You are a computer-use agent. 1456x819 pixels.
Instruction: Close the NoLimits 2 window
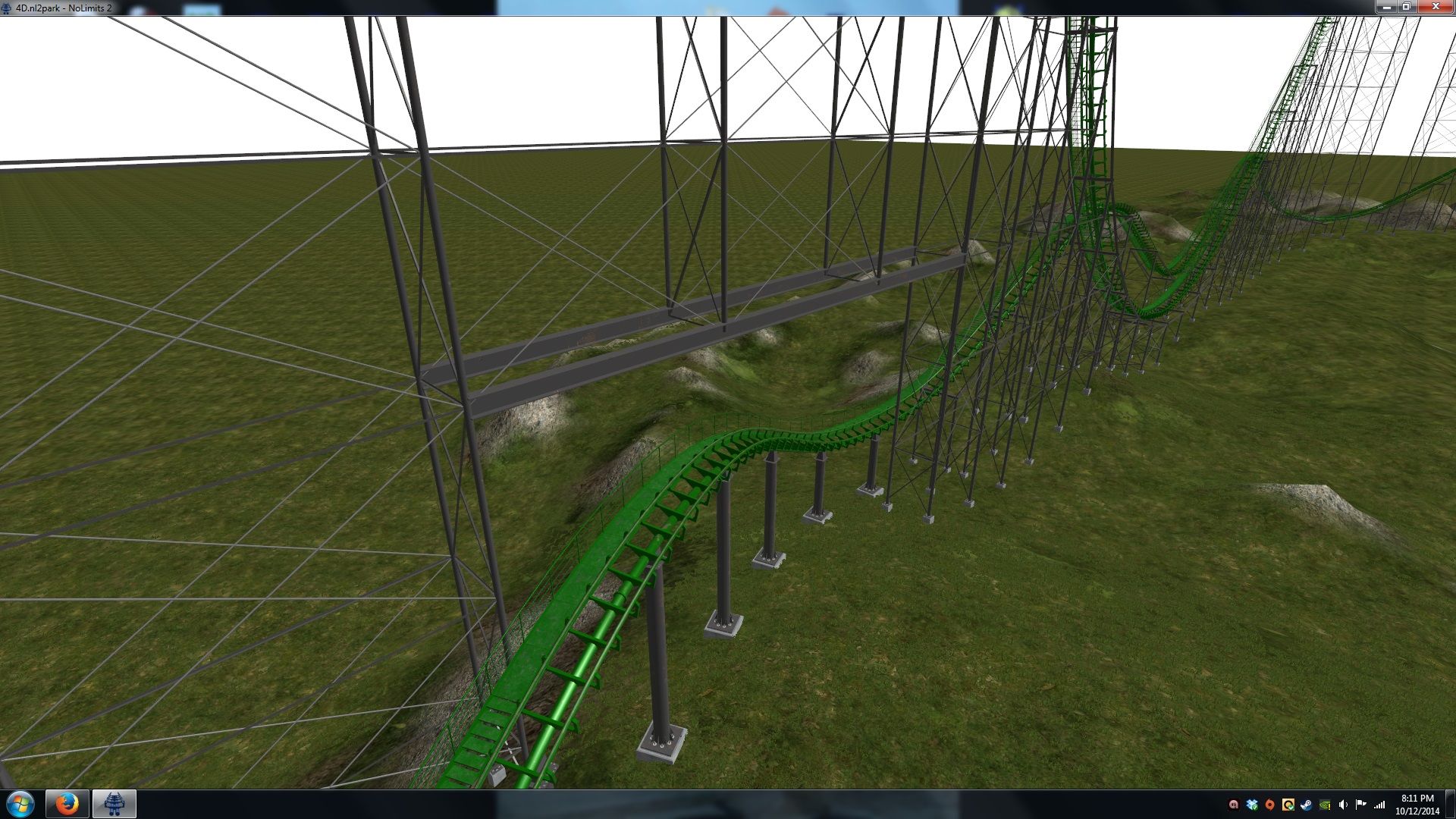pyautogui.click(x=1436, y=7)
